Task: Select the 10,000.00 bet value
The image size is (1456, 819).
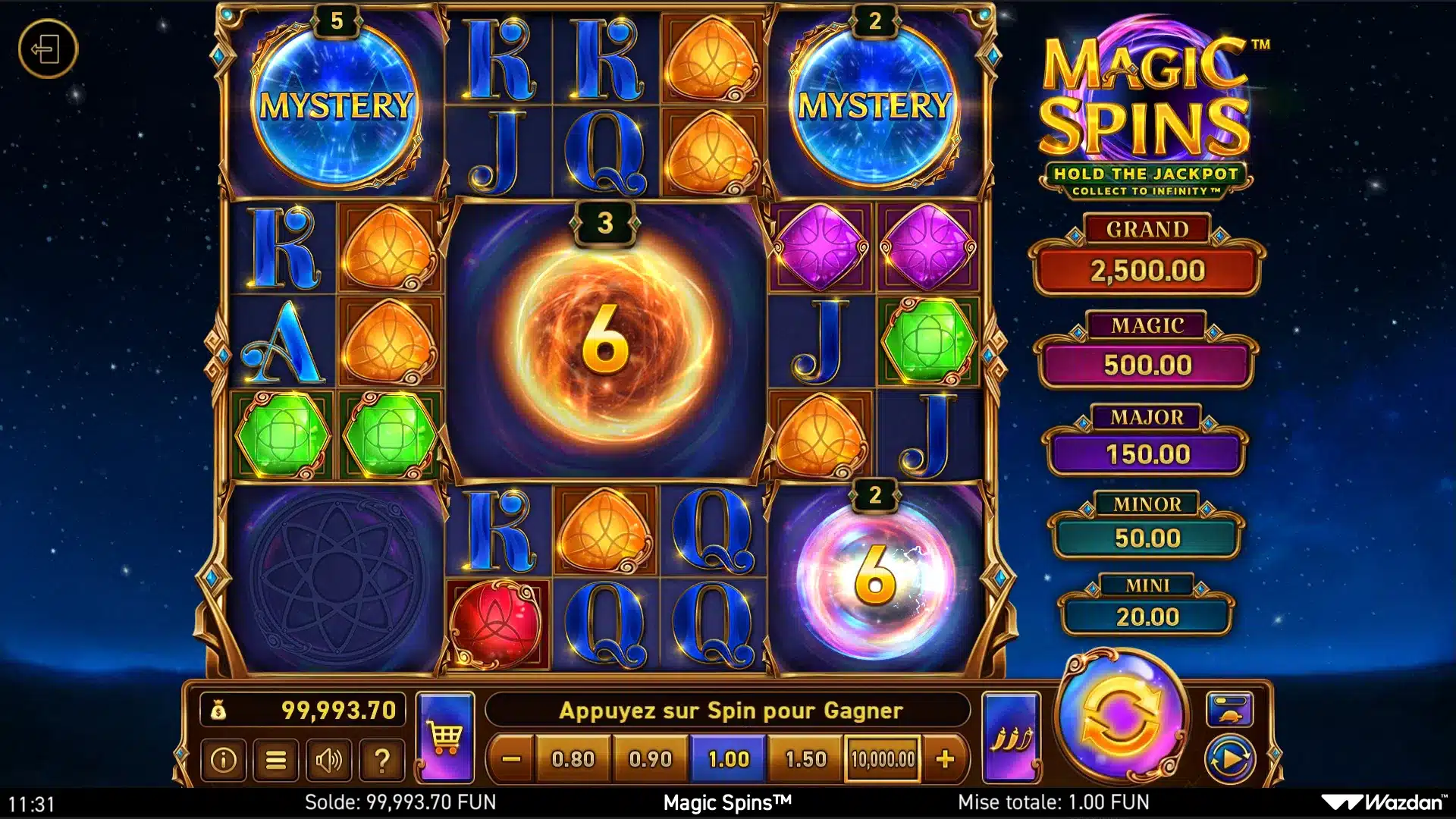Action: tap(883, 759)
